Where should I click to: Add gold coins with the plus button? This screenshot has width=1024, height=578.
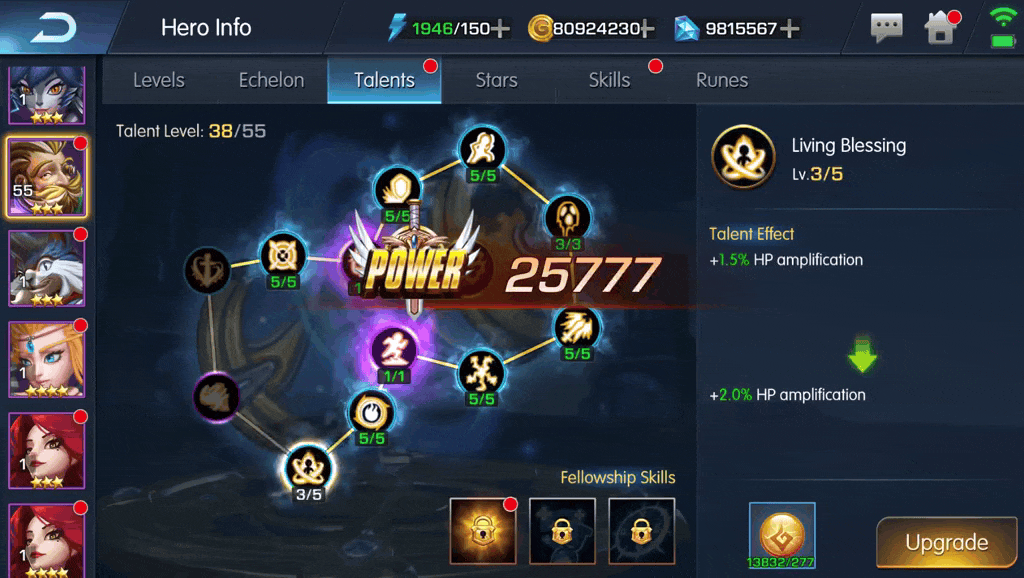pos(647,28)
